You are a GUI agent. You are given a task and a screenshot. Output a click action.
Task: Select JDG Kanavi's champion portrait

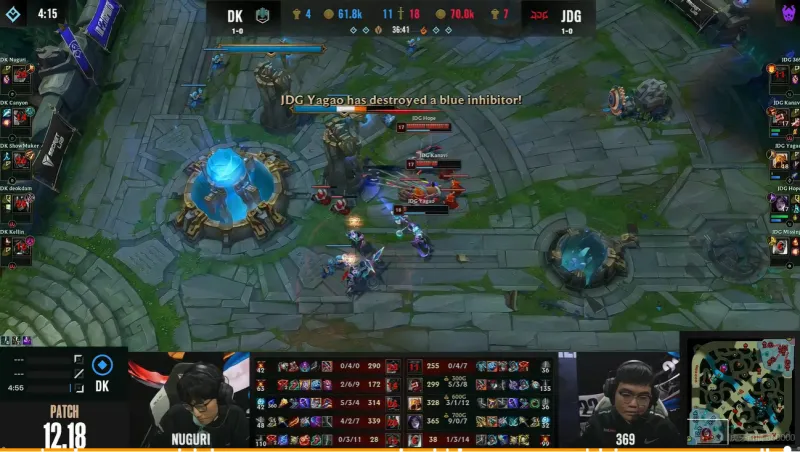pyautogui.click(x=780, y=117)
